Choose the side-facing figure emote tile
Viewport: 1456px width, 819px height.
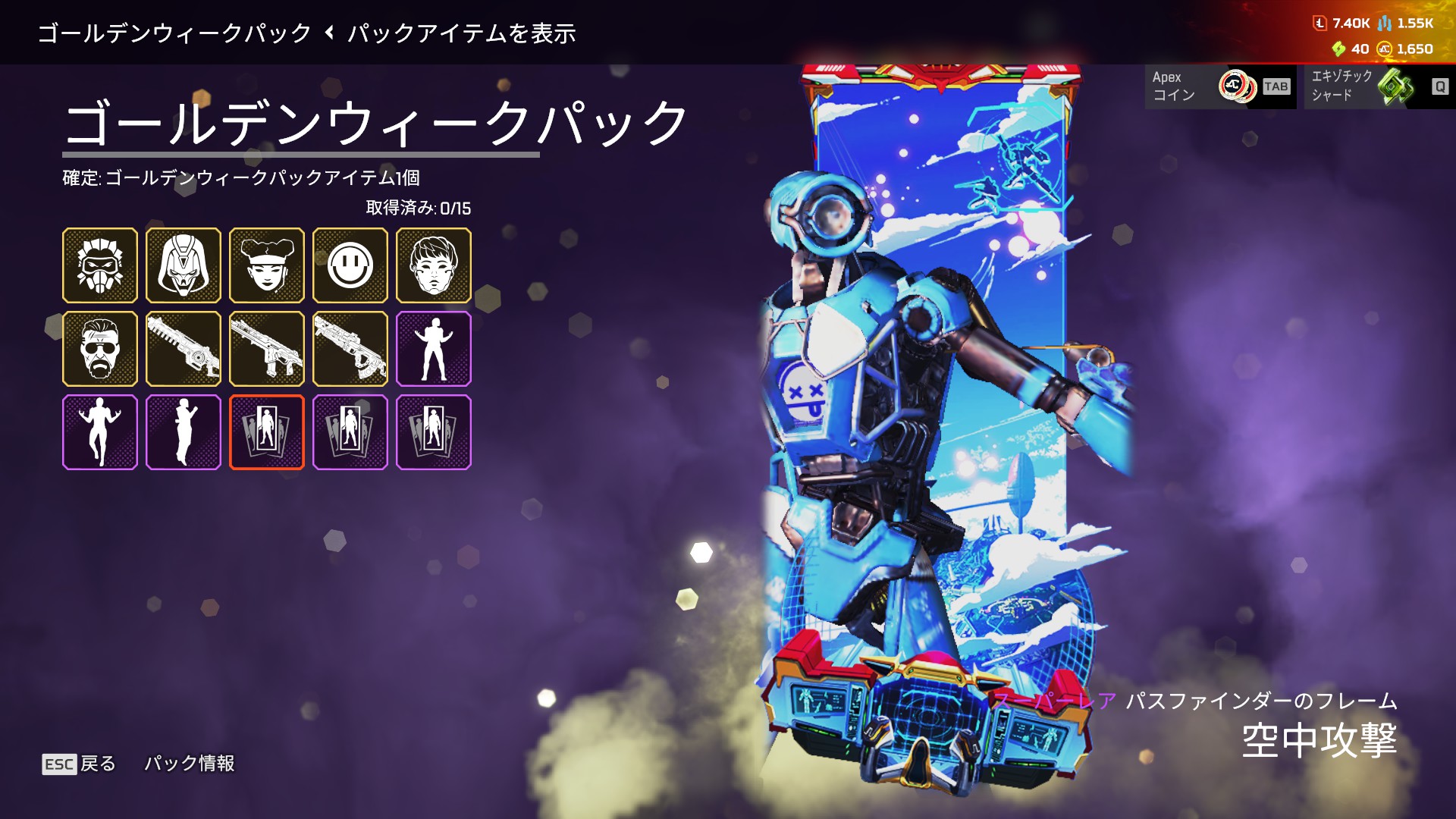pos(184,432)
